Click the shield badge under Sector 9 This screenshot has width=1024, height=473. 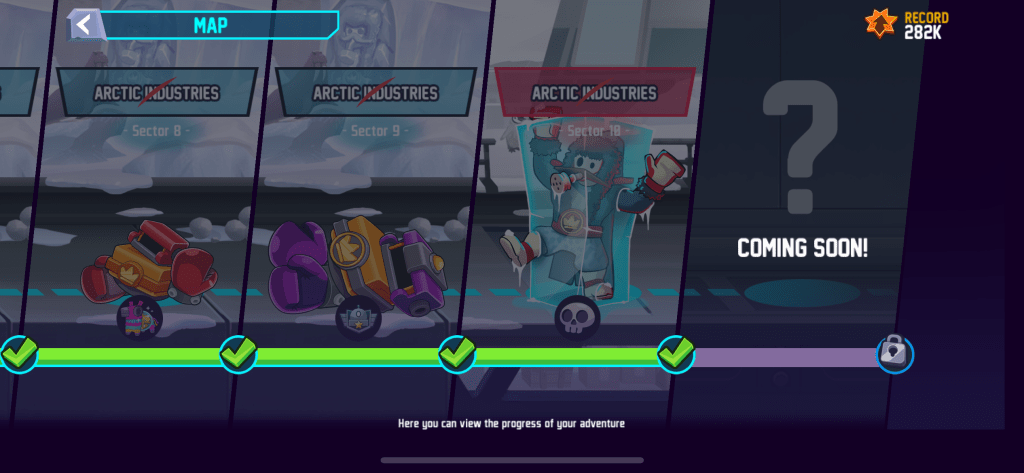click(x=356, y=320)
